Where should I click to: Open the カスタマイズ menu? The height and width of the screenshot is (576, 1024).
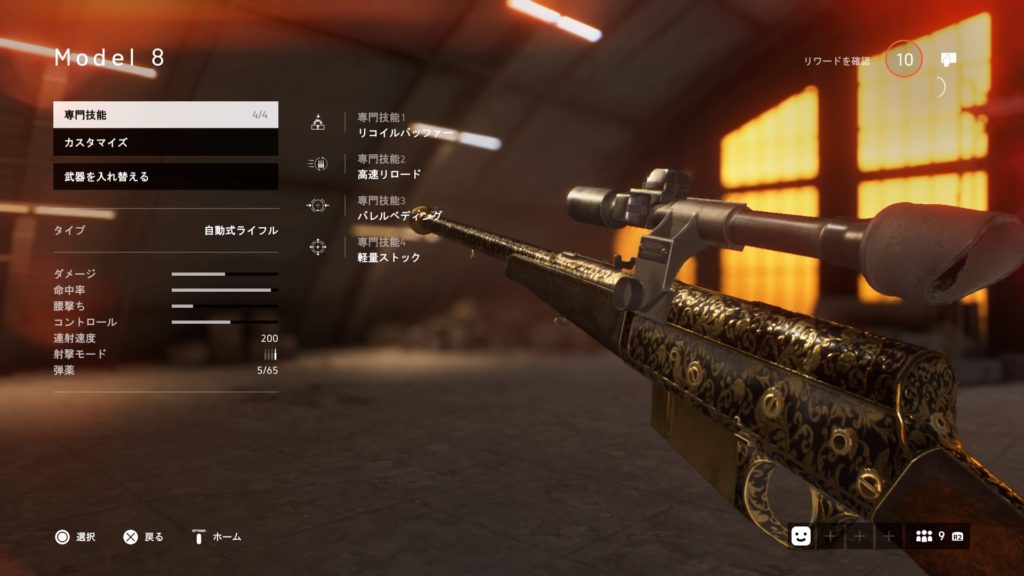[x=165, y=143]
